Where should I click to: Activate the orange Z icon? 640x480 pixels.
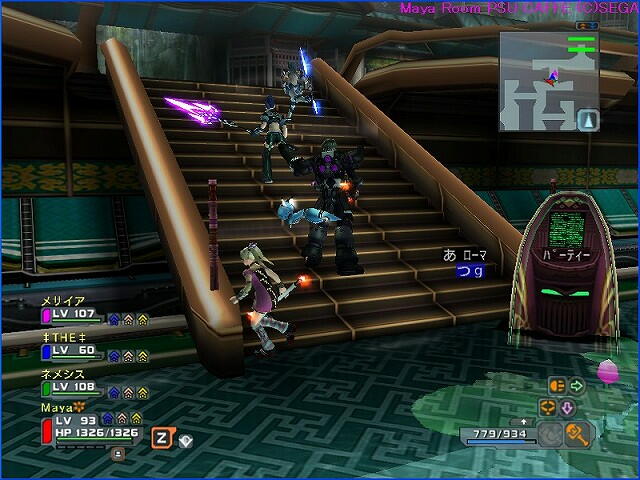click(160, 437)
